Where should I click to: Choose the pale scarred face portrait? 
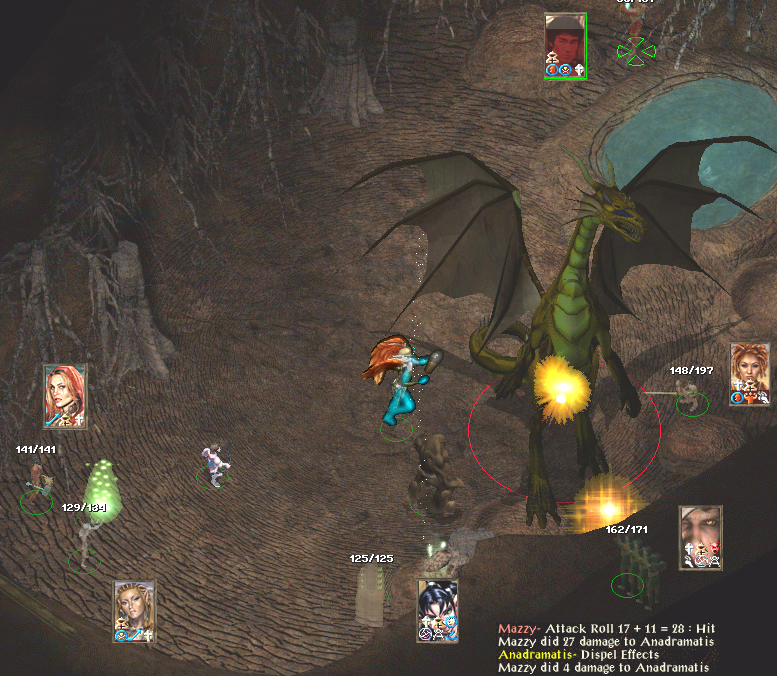(700, 537)
